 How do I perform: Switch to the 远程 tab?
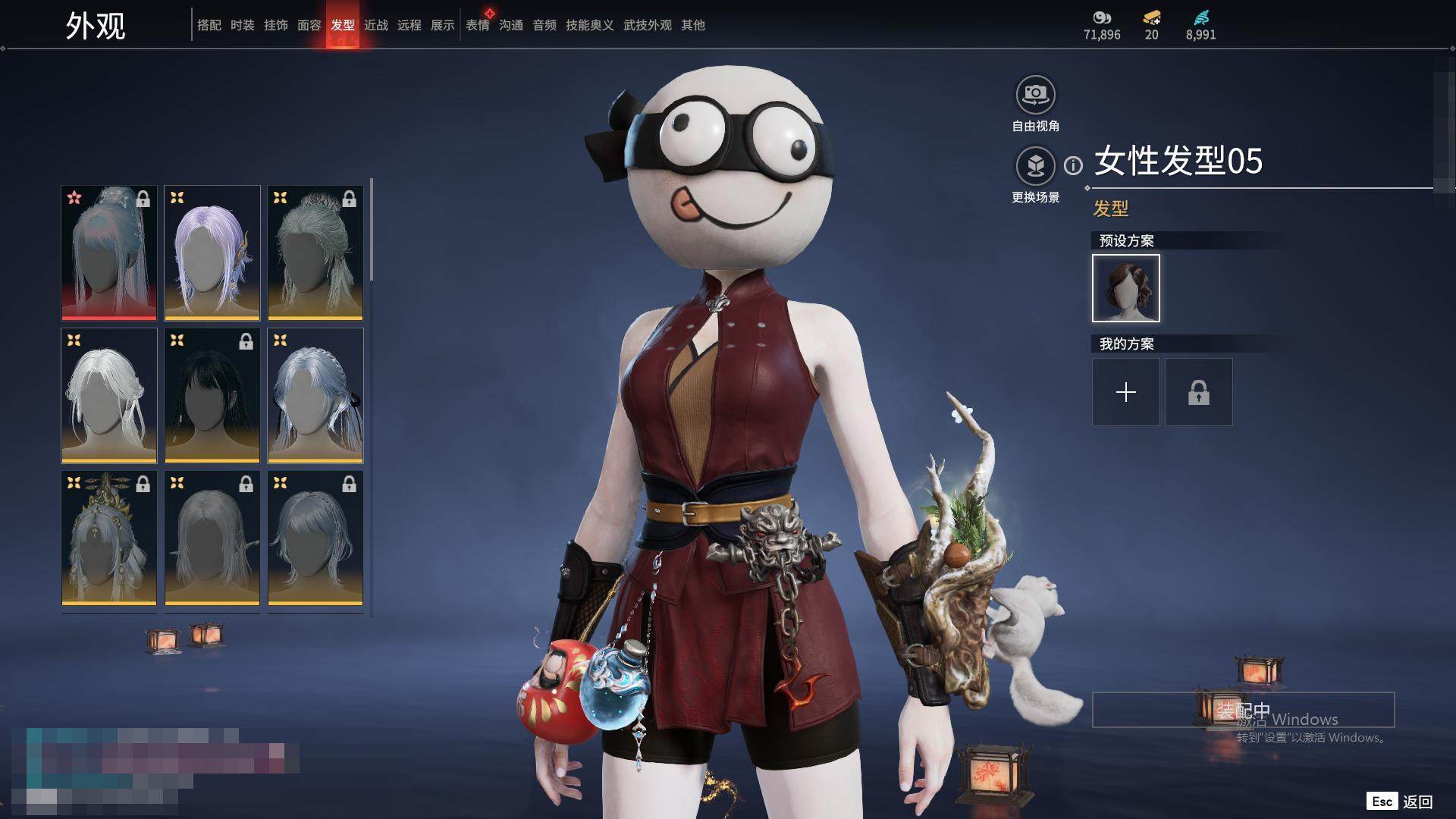click(x=409, y=25)
